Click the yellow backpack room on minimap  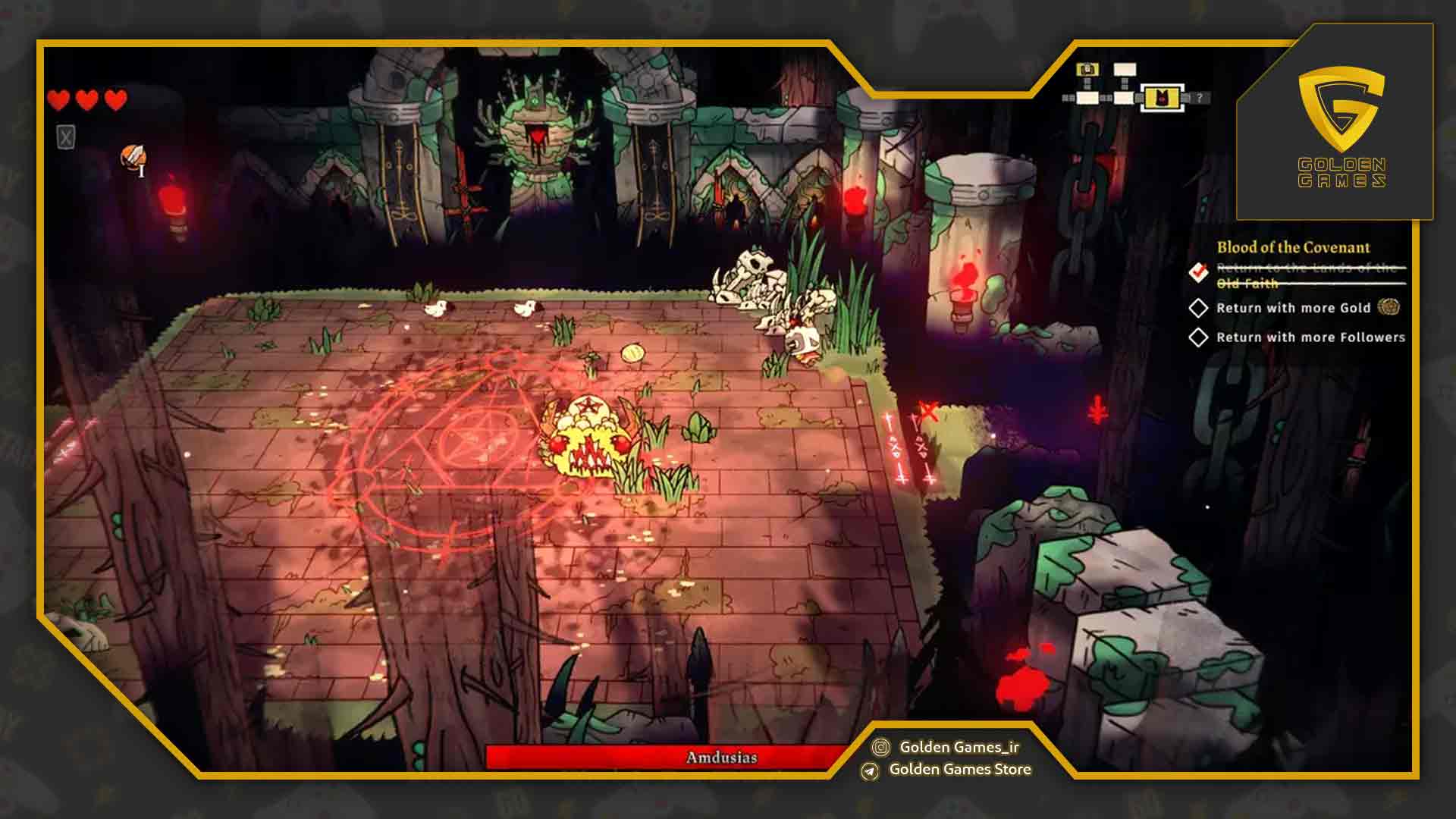tap(1087, 70)
